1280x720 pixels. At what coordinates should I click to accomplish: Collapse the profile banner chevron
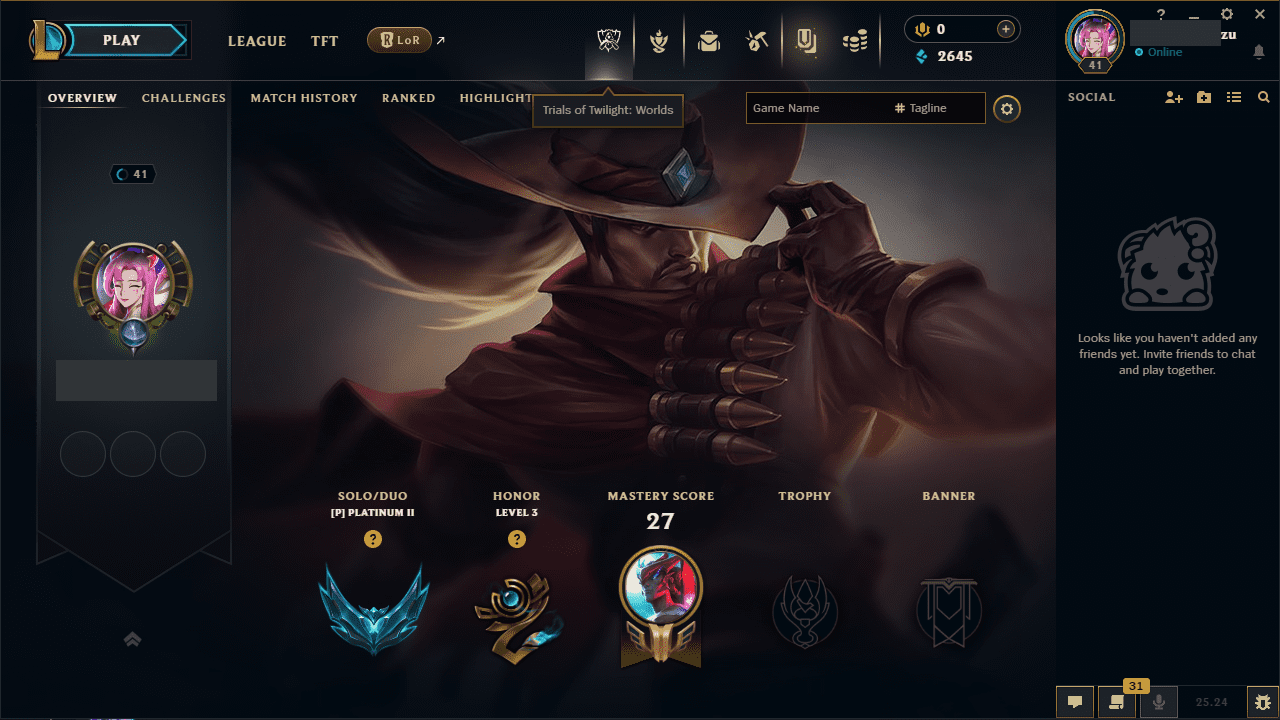coord(133,638)
